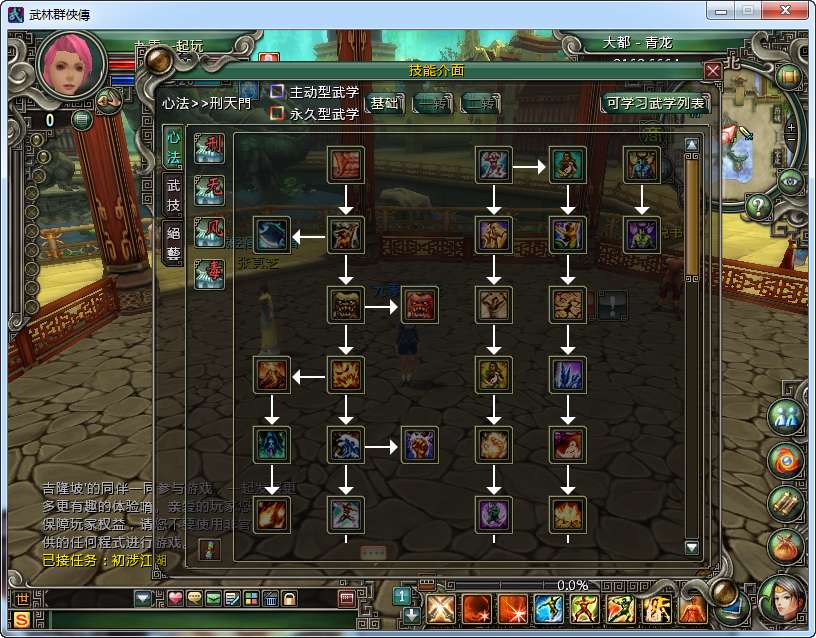Open the help question mark button

759,207
